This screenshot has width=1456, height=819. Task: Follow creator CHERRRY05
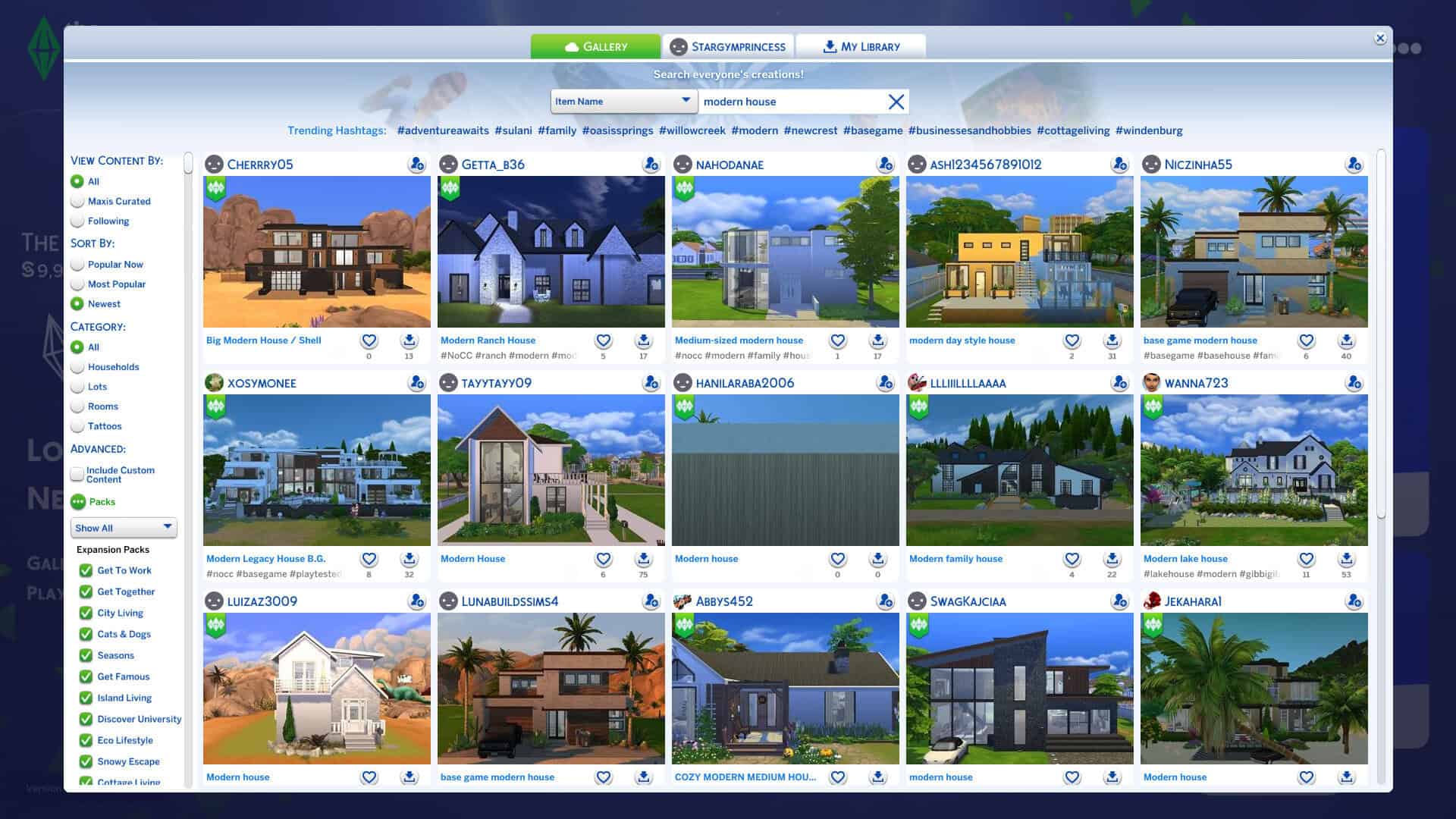(x=416, y=164)
